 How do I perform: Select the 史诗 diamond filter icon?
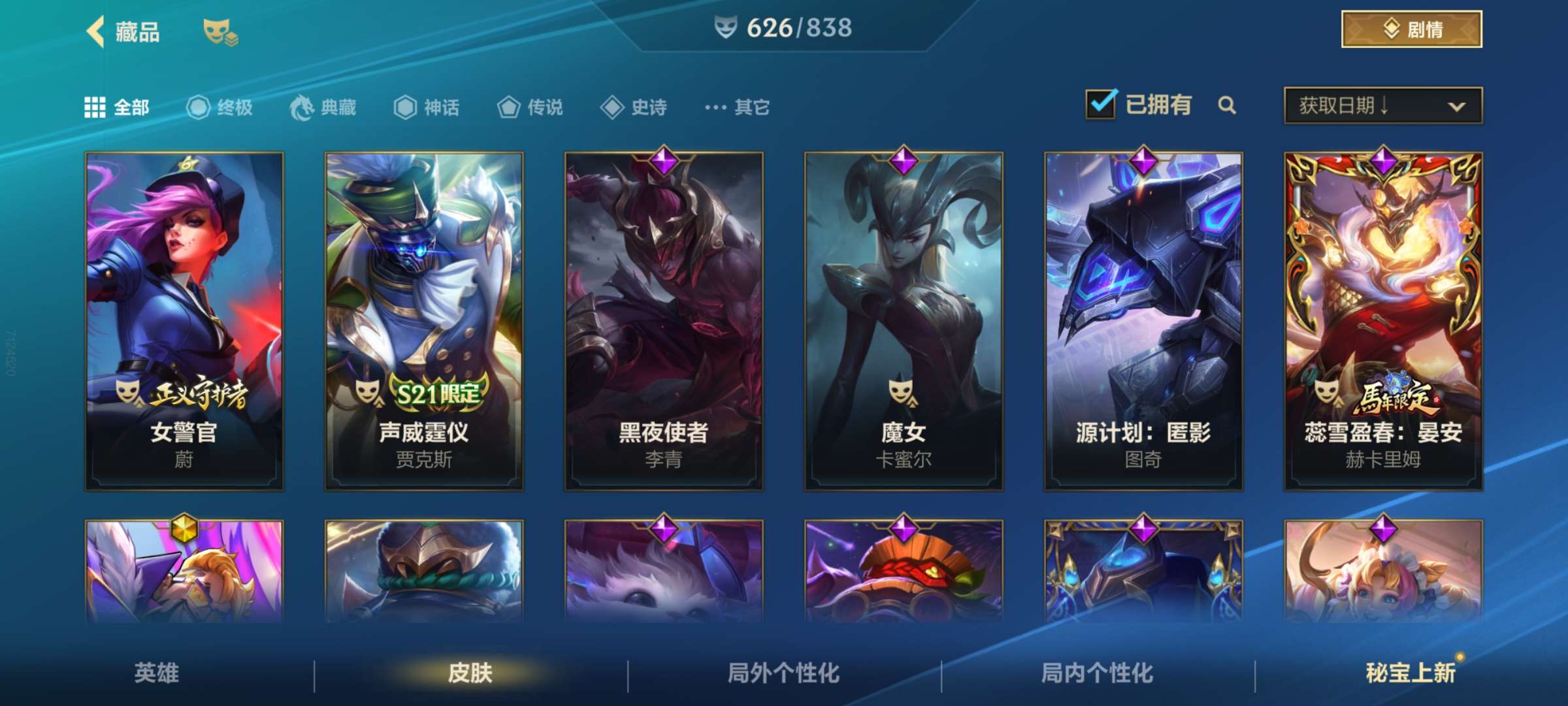tap(613, 109)
